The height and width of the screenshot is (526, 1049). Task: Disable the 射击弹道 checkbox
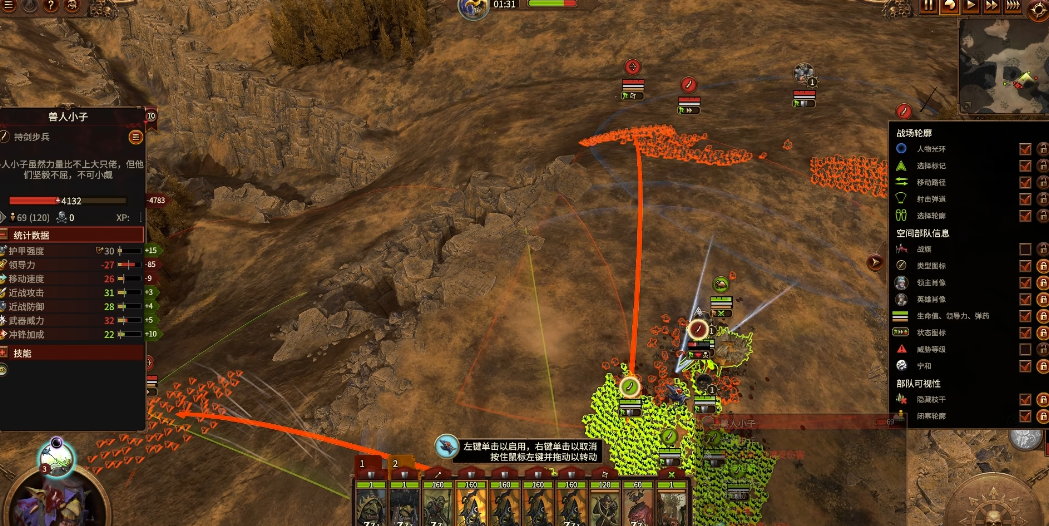pyautogui.click(x=1025, y=199)
